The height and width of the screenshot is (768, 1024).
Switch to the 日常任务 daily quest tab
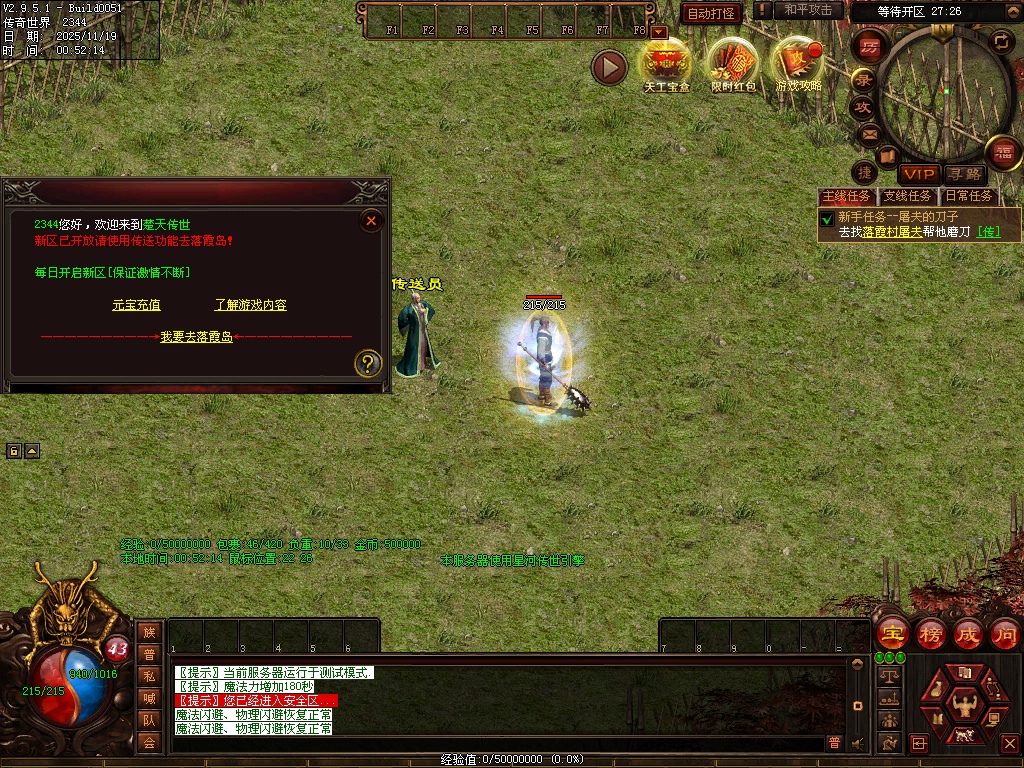(x=969, y=196)
